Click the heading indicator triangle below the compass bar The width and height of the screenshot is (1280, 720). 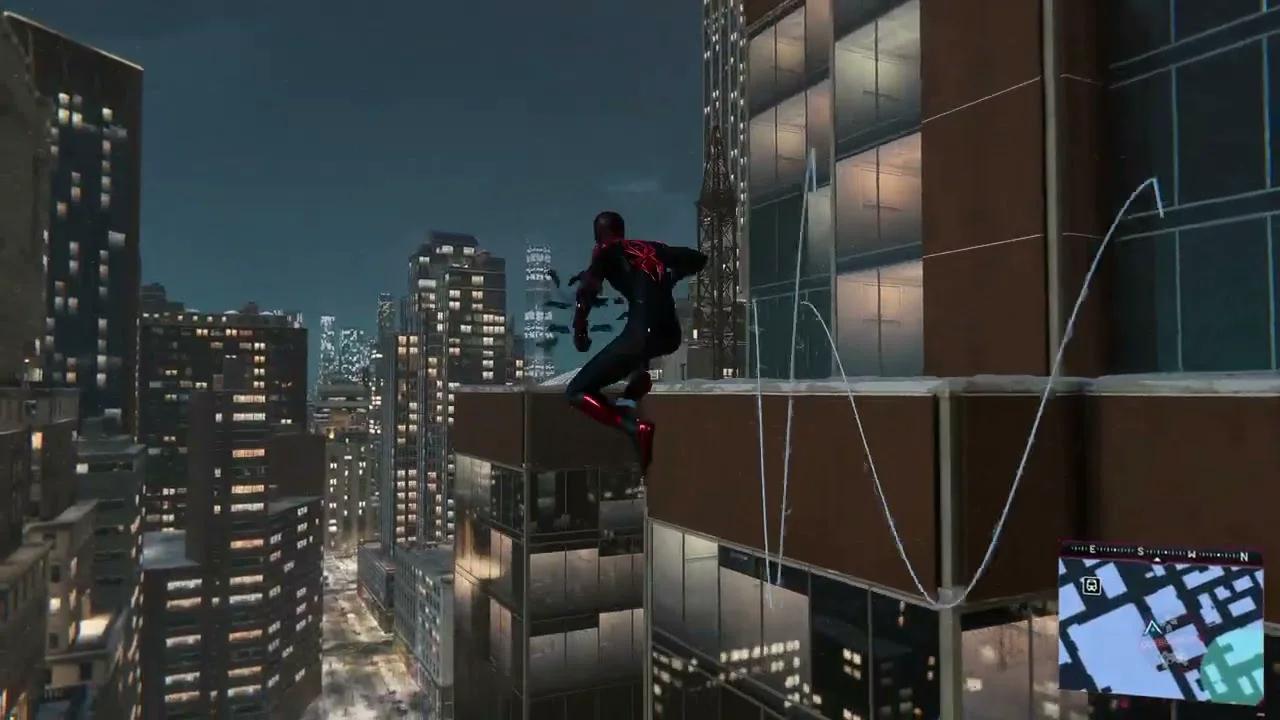1157,559
